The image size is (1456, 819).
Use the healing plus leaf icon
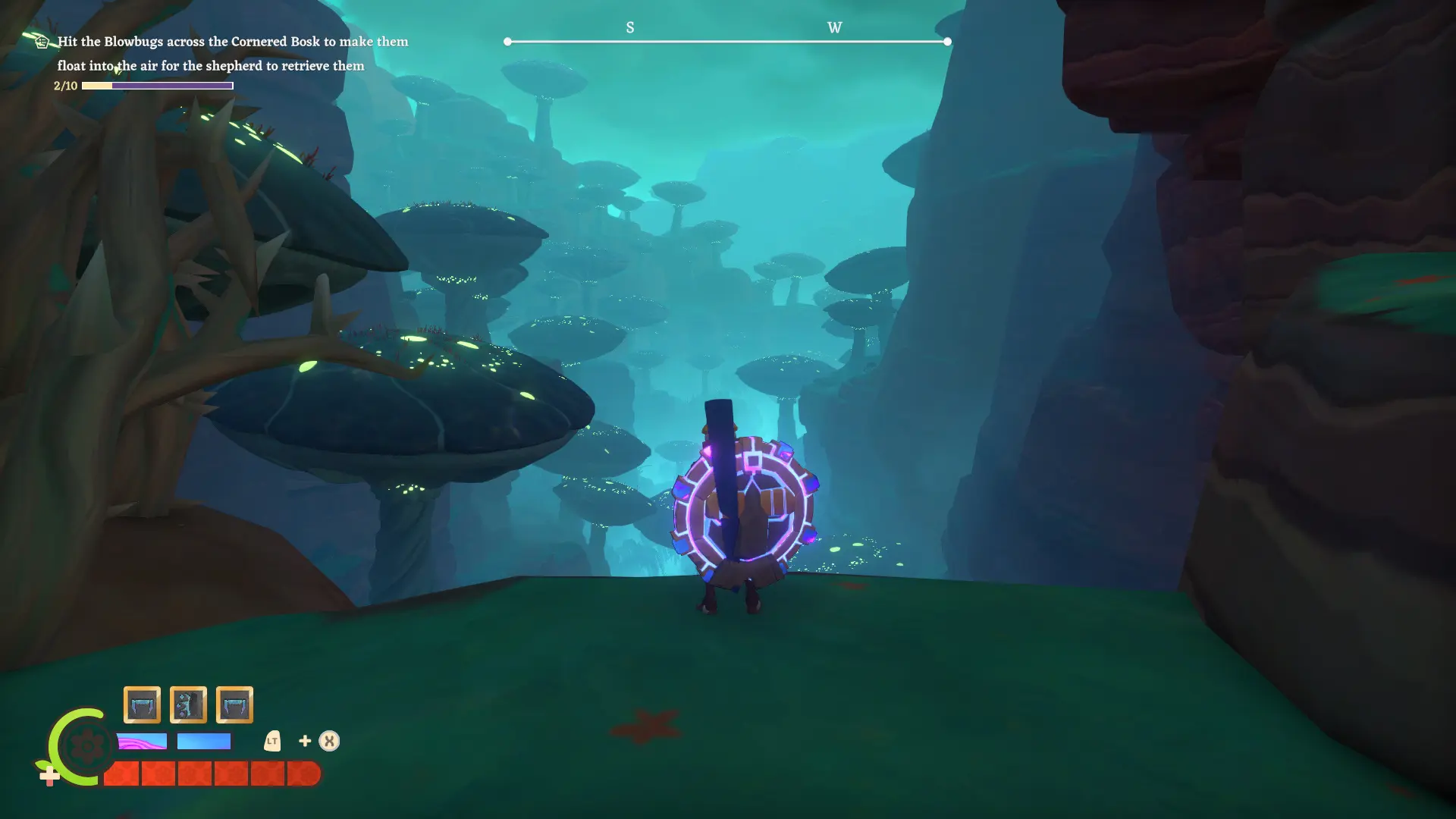(49, 775)
